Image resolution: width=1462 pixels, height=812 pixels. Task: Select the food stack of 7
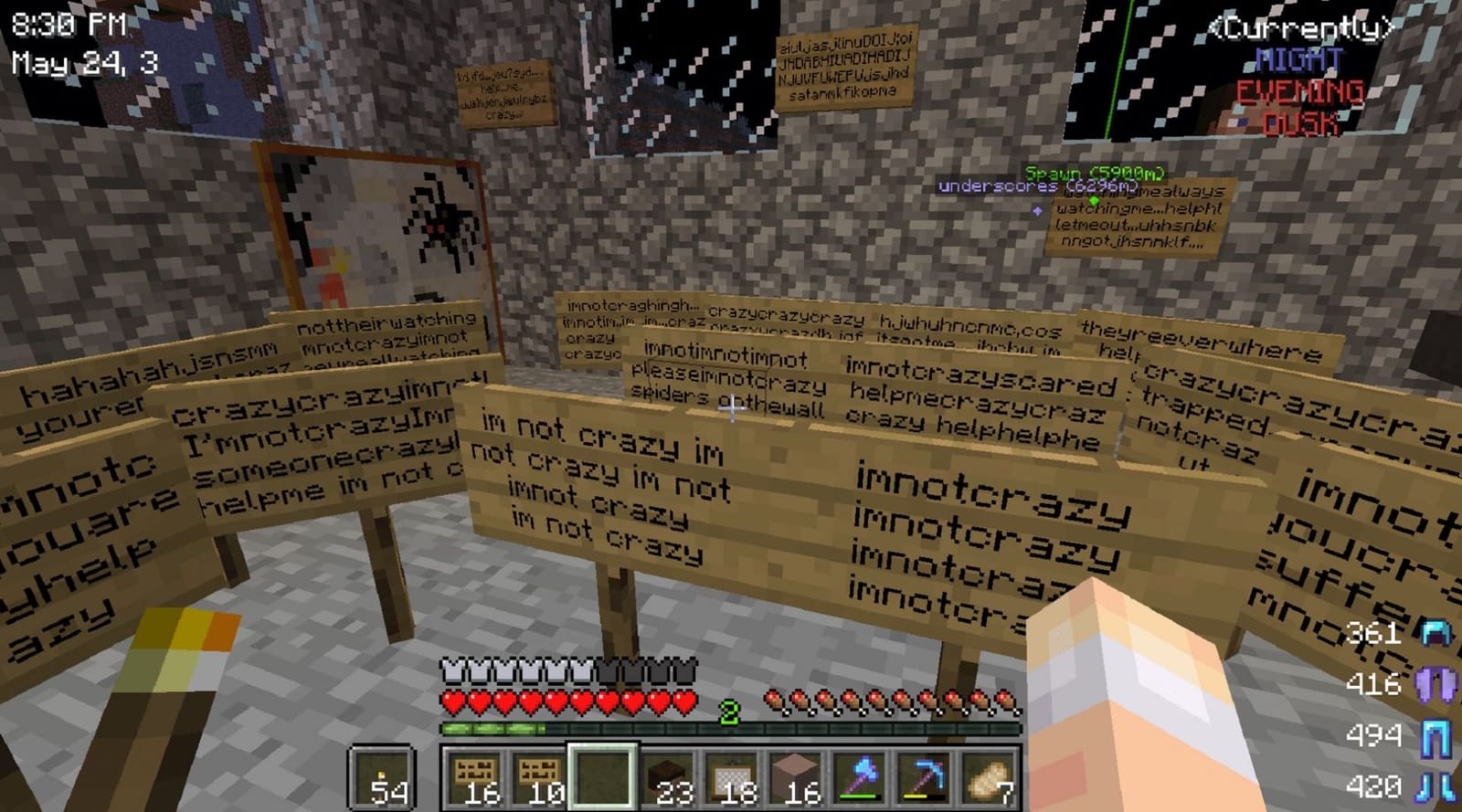tap(988, 775)
